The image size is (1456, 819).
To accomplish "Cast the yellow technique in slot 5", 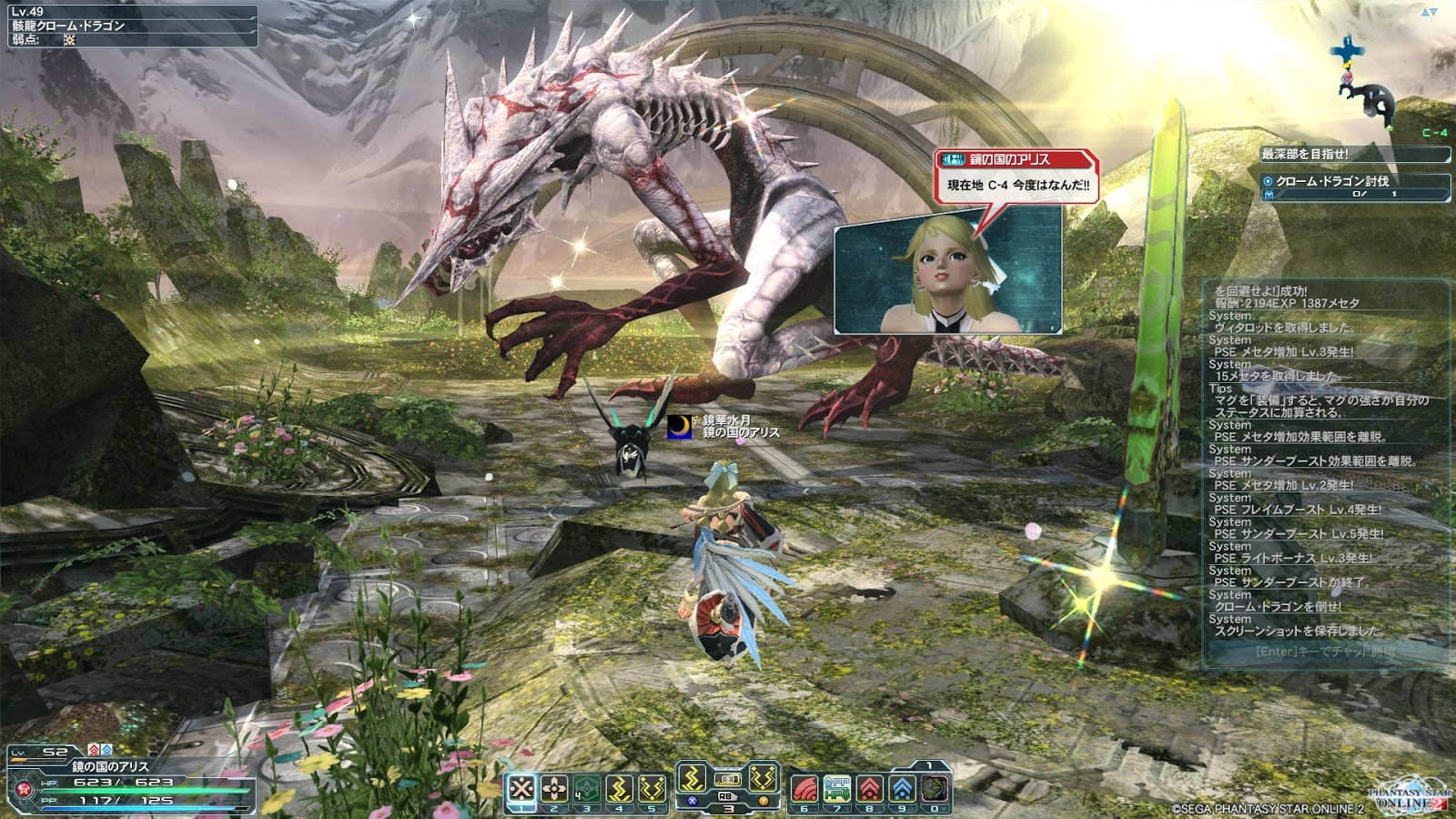I will coord(652,788).
